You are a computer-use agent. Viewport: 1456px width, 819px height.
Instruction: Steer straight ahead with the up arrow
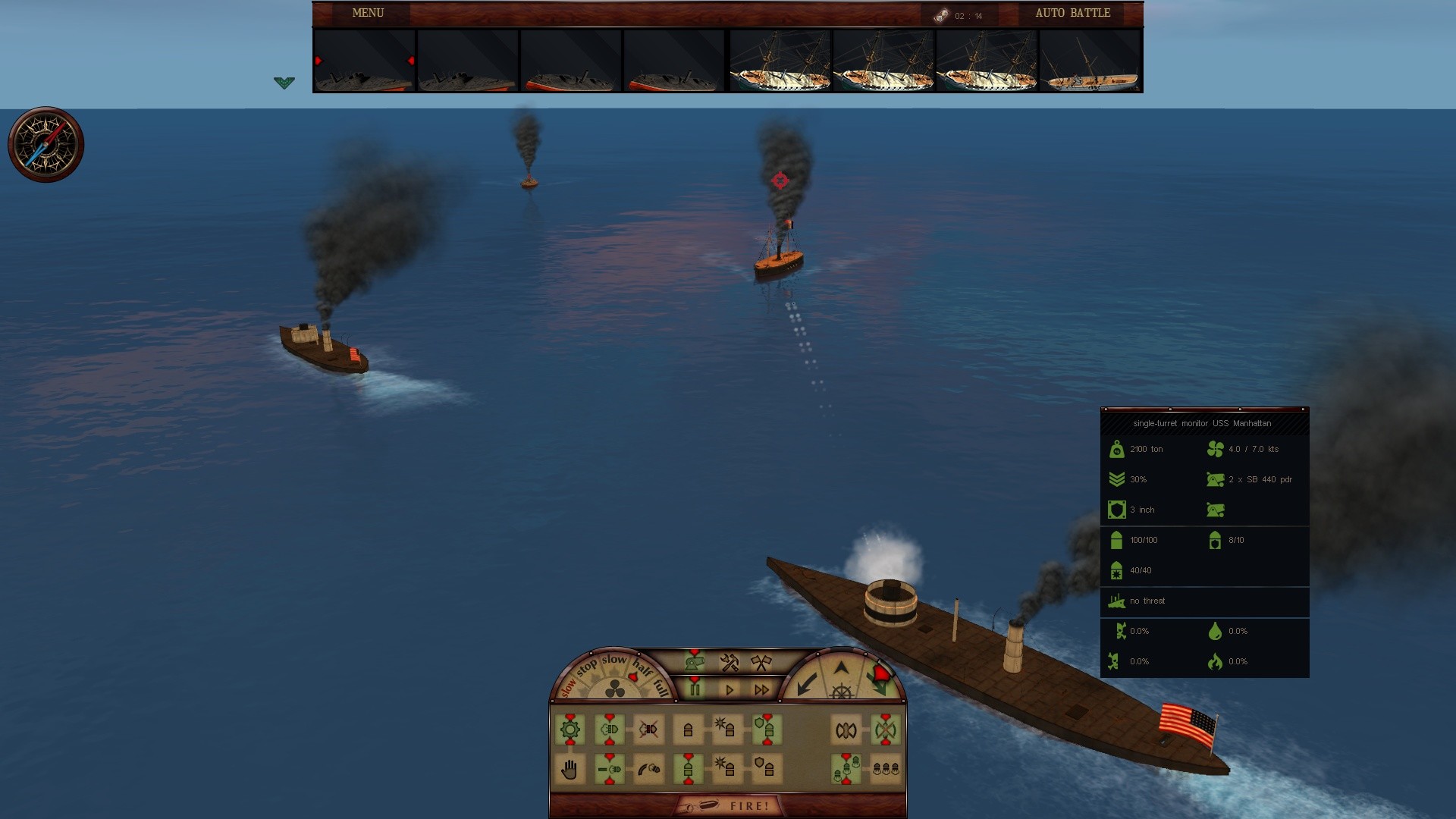coord(841,668)
